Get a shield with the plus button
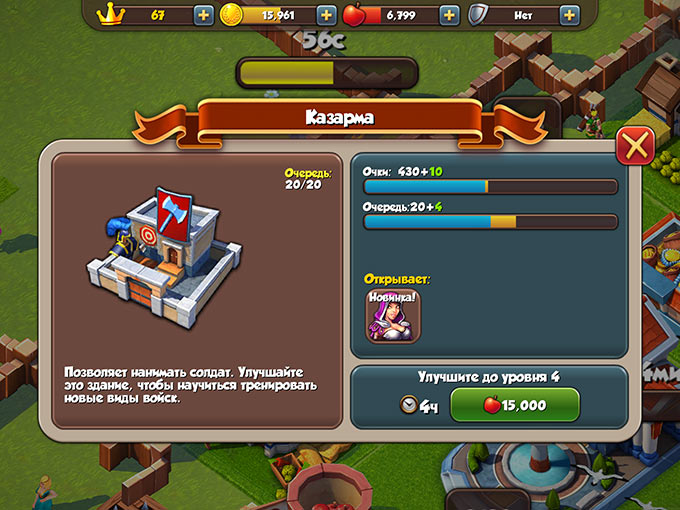This screenshot has width=680, height=510. pos(569,15)
